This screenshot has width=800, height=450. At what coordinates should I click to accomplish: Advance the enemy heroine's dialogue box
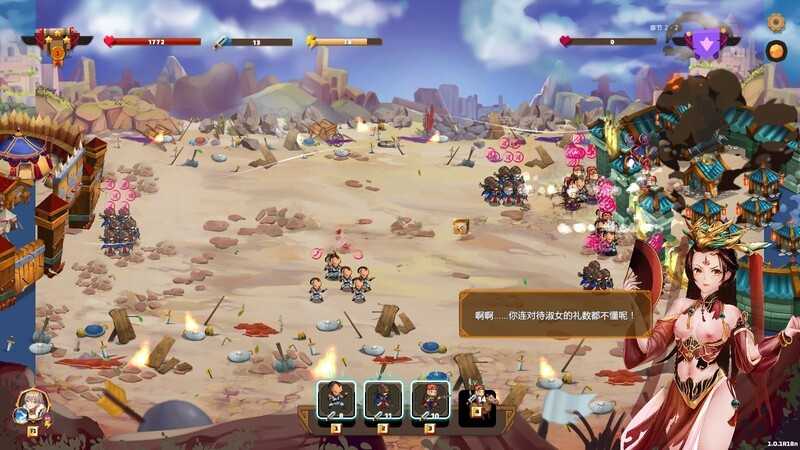pyautogui.click(x=553, y=314)
